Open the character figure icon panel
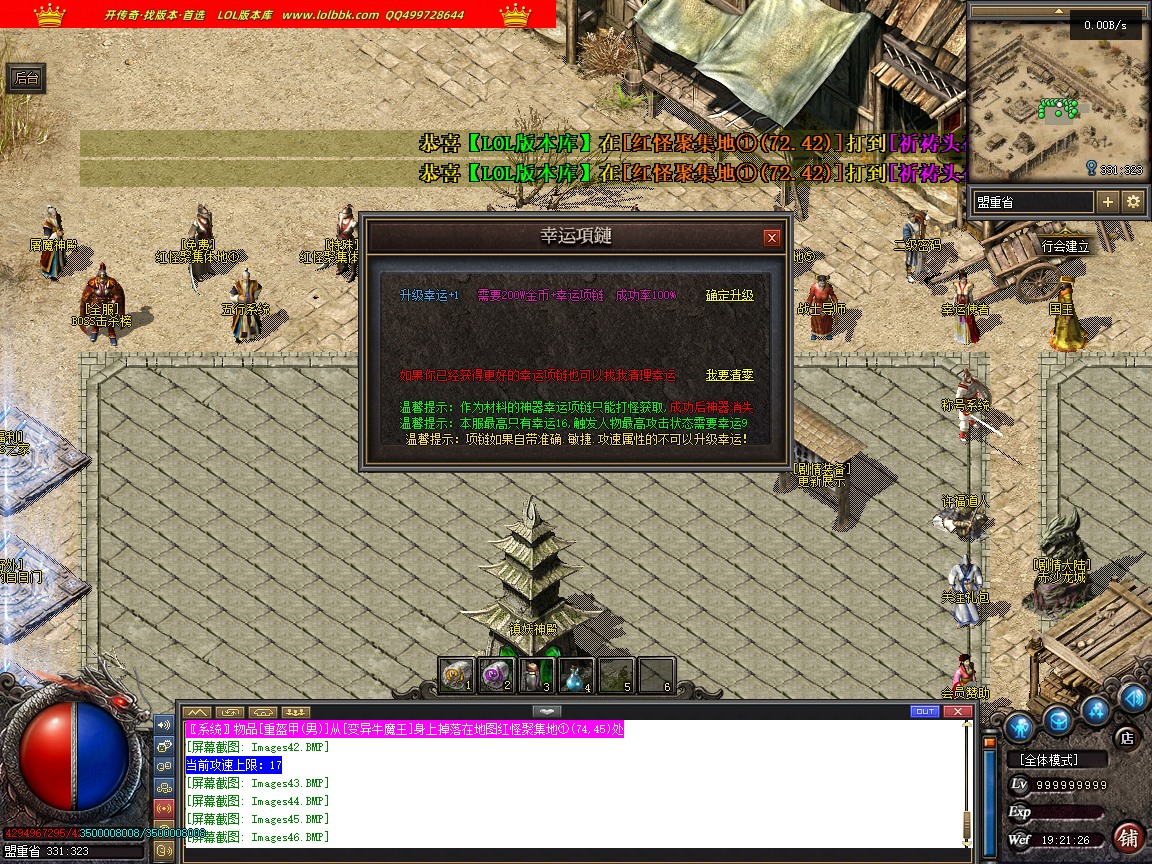The height and width of the screenshot is (864, 1152). [1019, 725]
